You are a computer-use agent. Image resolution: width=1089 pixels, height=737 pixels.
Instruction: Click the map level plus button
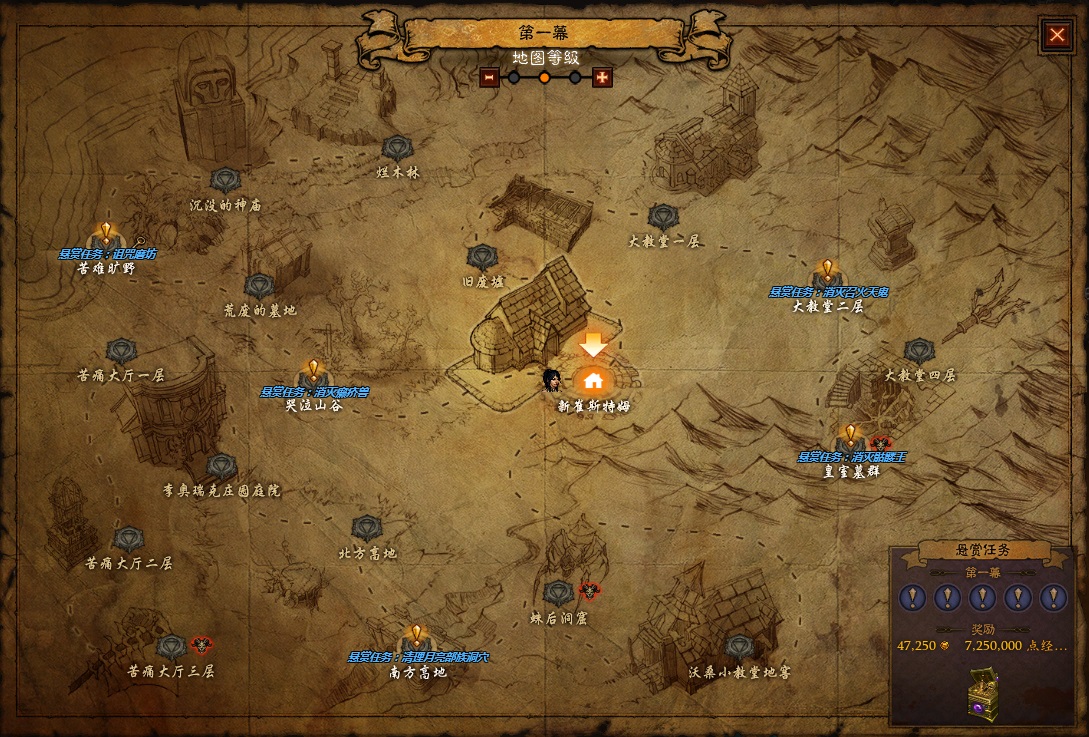pyautogui.click(x=602, y=77)
